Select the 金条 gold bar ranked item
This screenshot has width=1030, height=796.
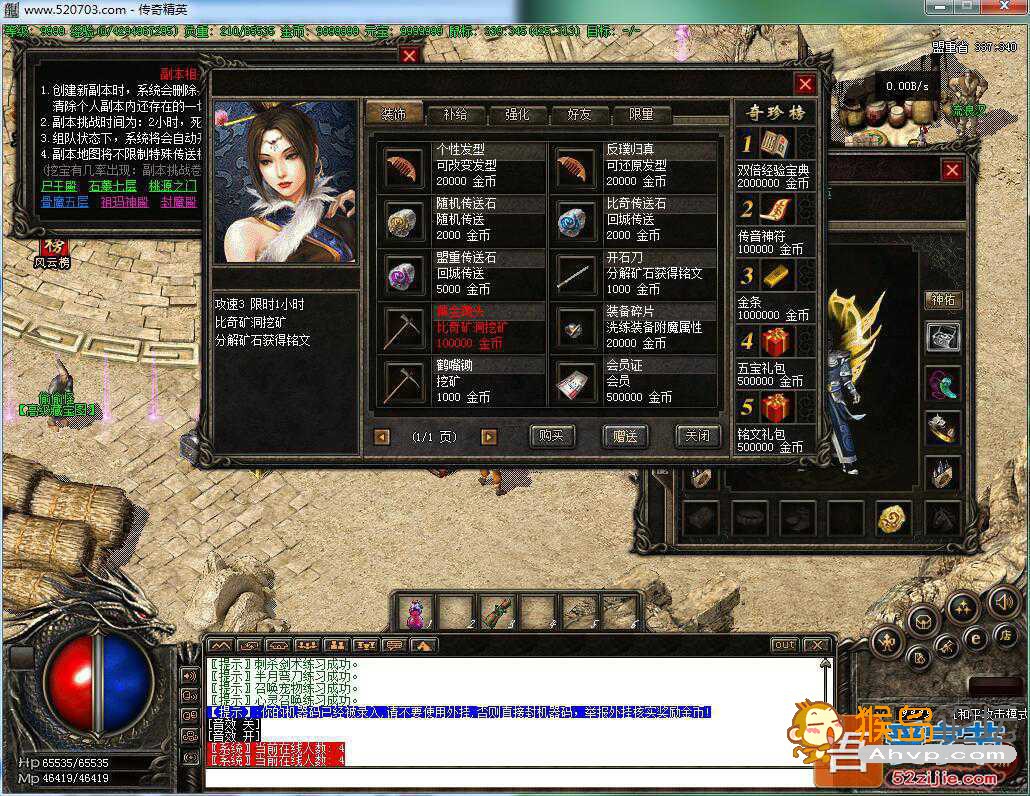775,275
